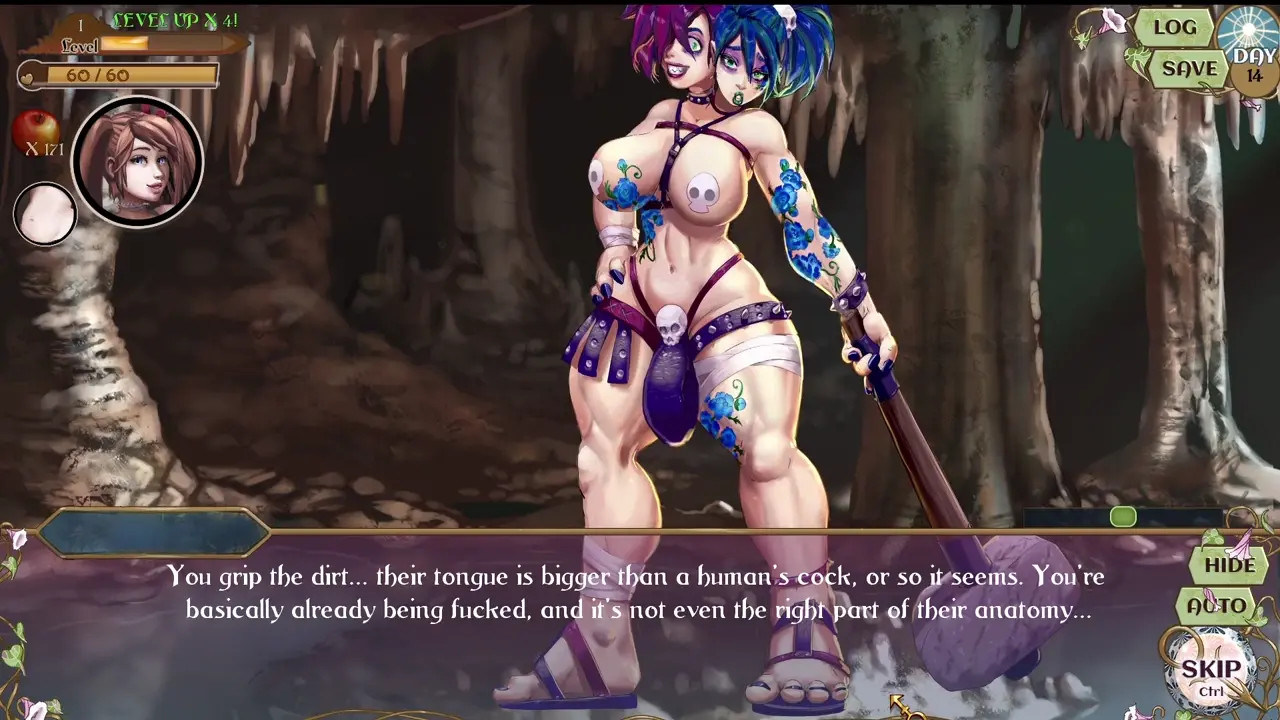1280x720 pixels.
Task: Click the round white orb icon
Action: [x=45, y=213]
